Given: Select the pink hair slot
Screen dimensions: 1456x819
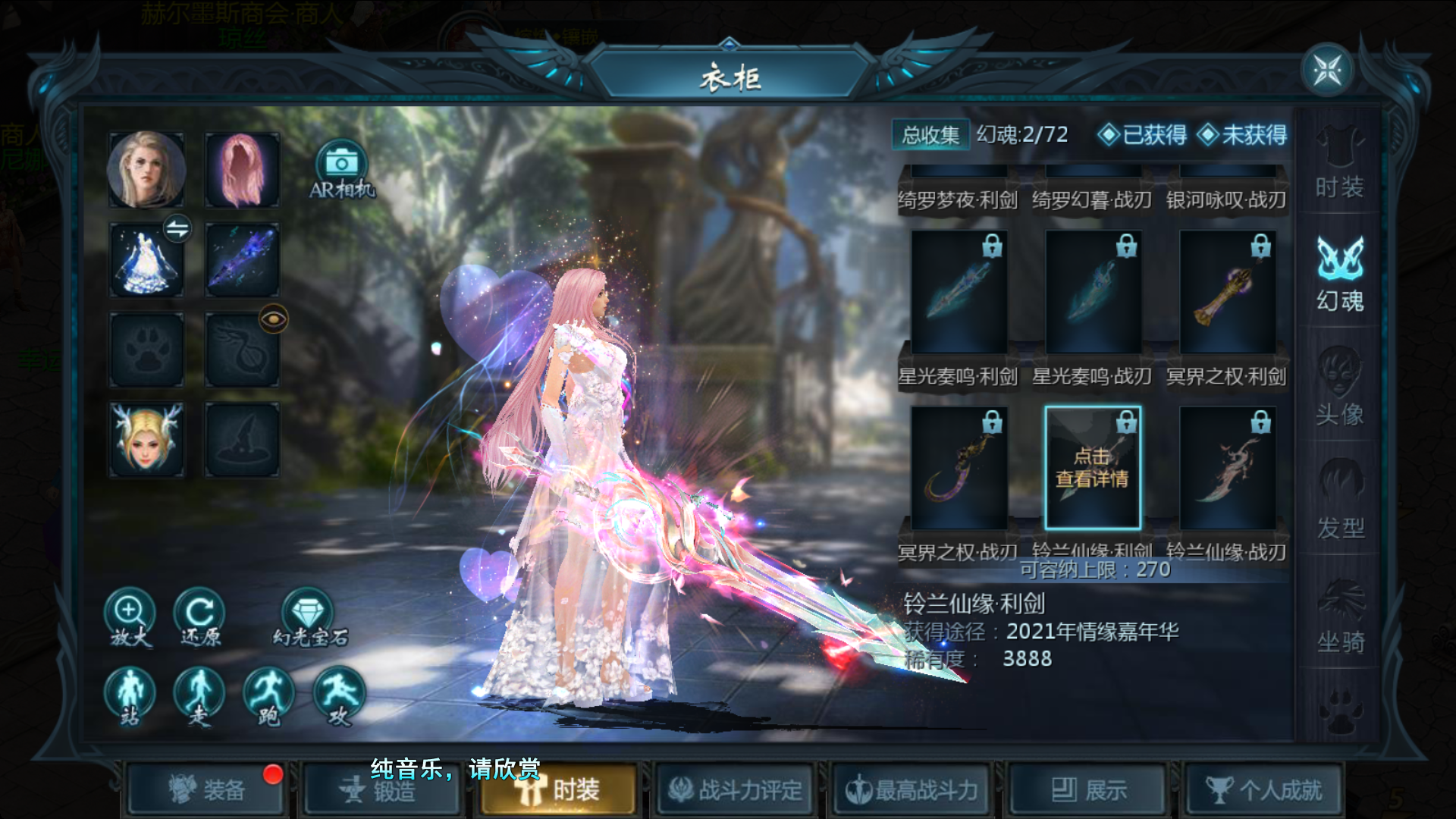Looking at the screenshot, I should (x=242, y=170).
